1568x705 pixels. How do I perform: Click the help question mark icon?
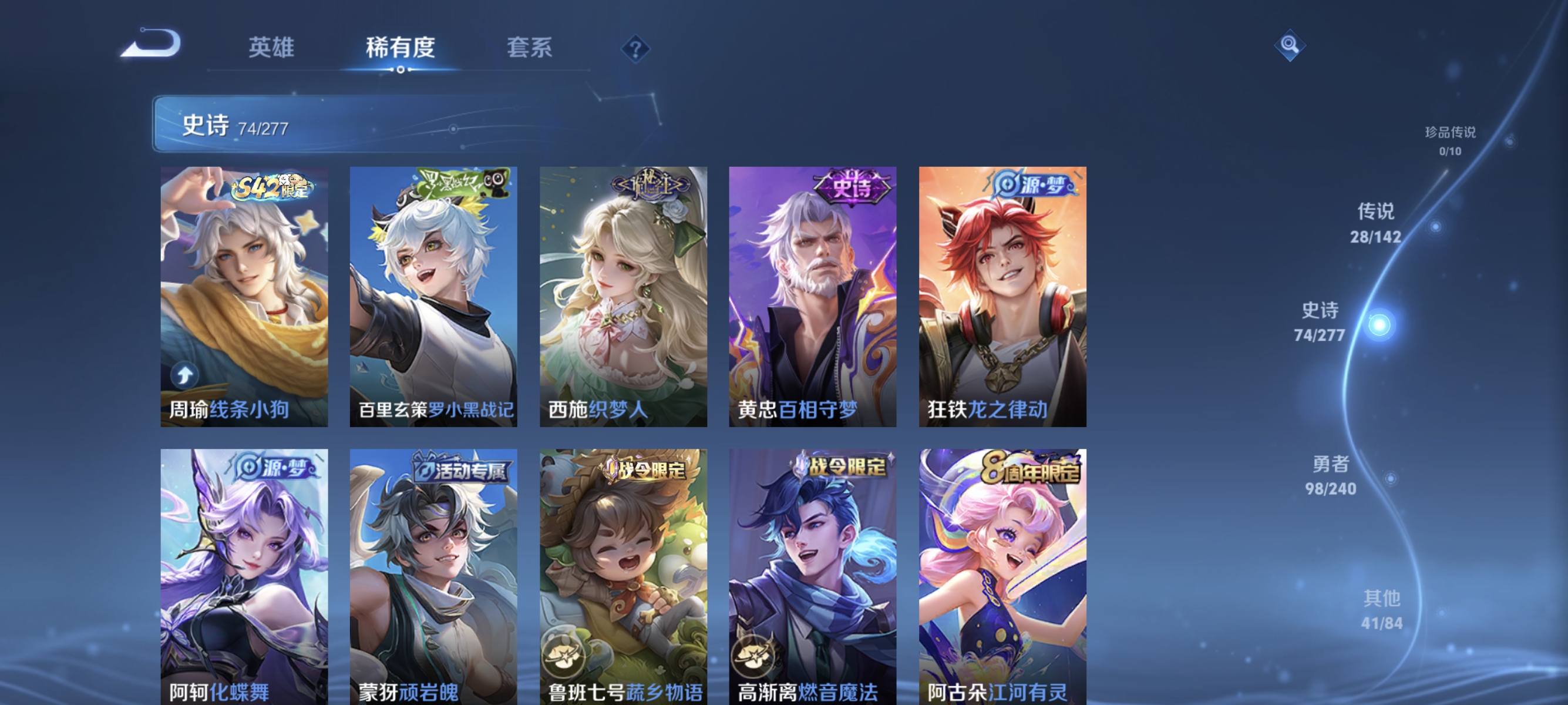pos(635,50)
